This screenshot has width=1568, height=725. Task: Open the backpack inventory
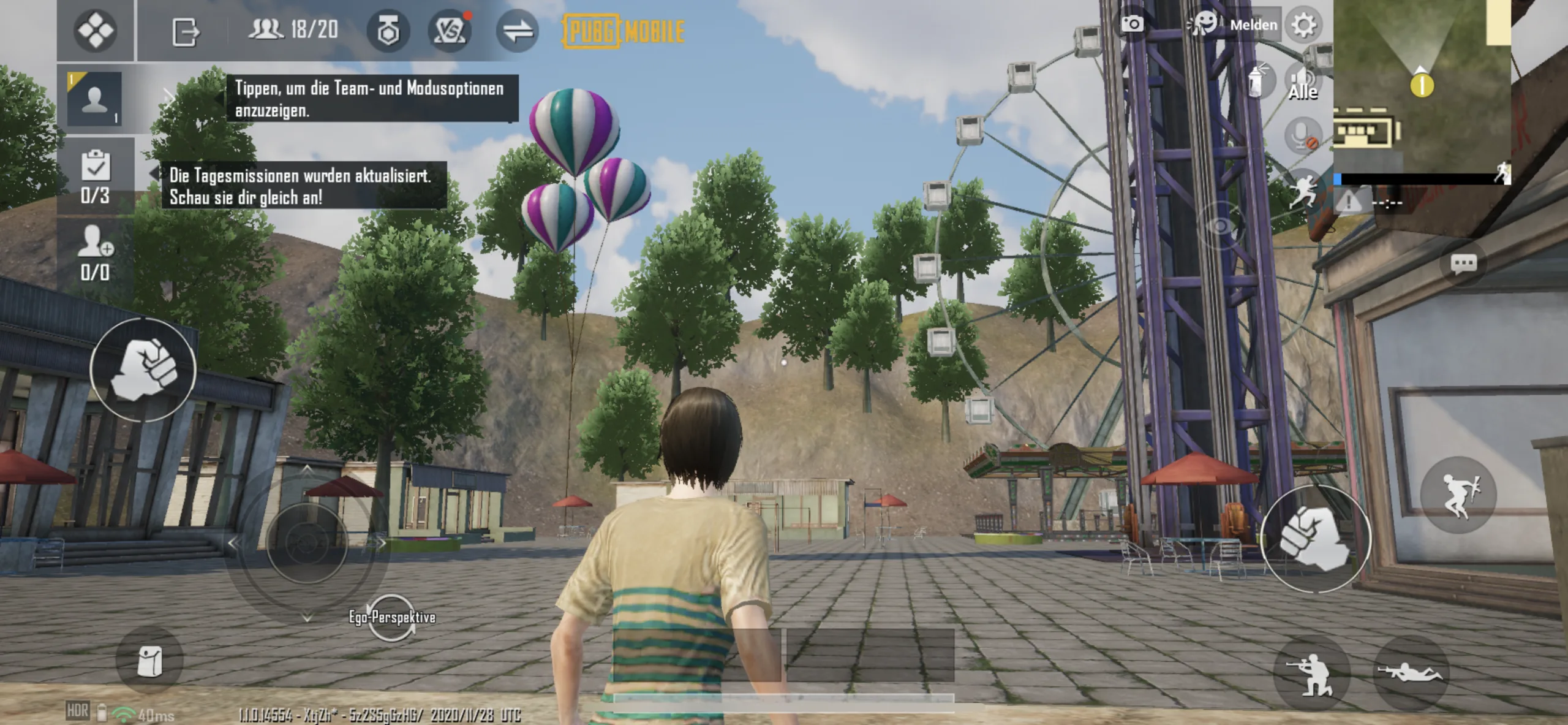pyautogui.click(x=149, y=661)
